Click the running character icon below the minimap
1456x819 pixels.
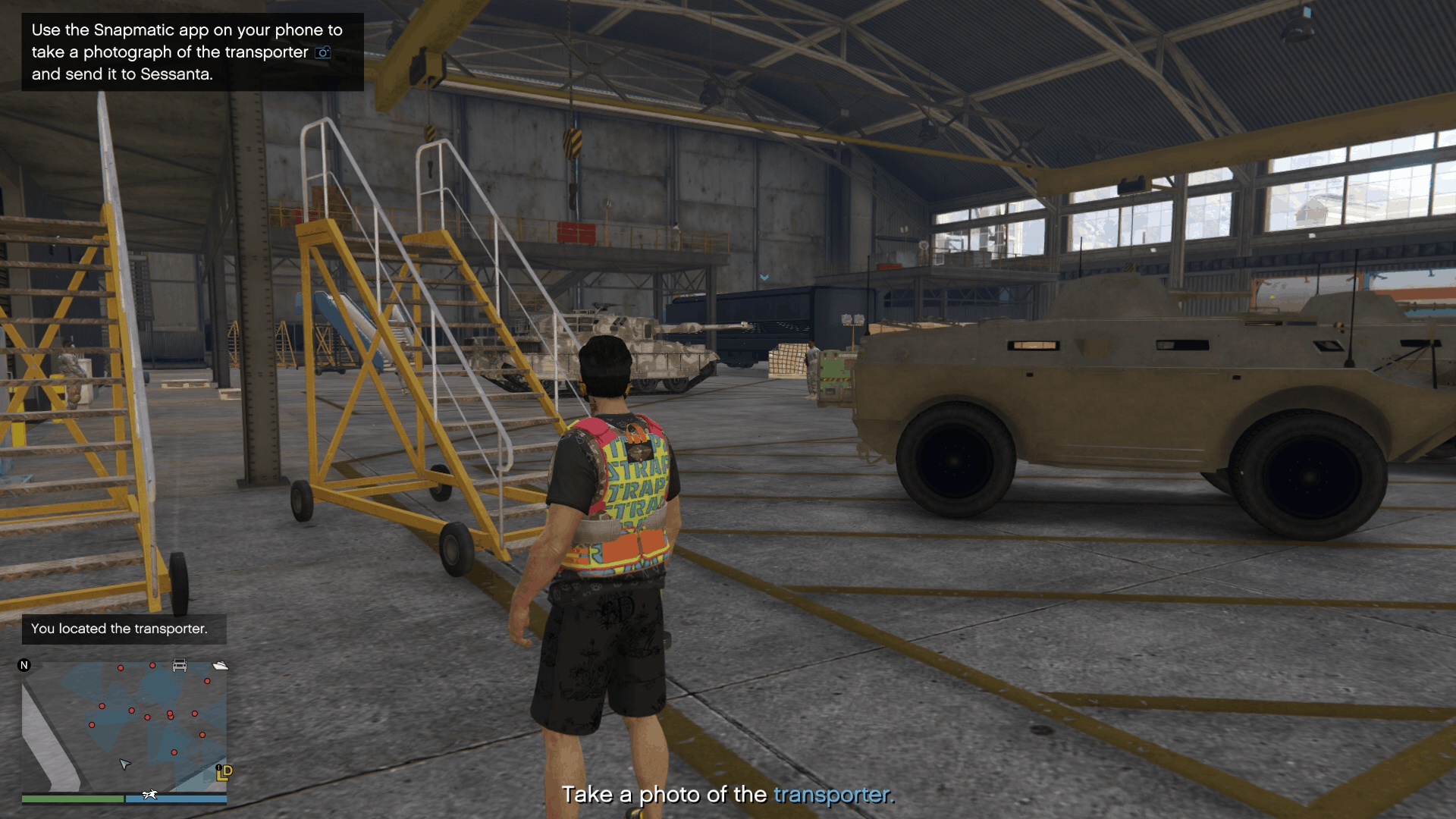click(x=149, y=794)
